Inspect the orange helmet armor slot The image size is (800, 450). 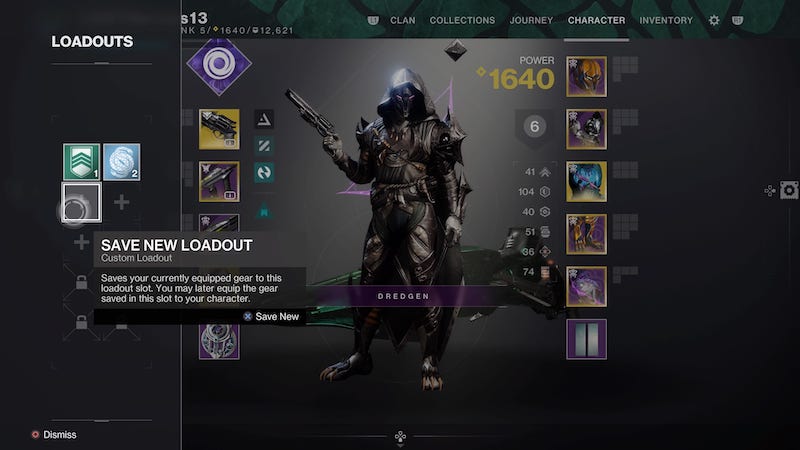[586, 76]
